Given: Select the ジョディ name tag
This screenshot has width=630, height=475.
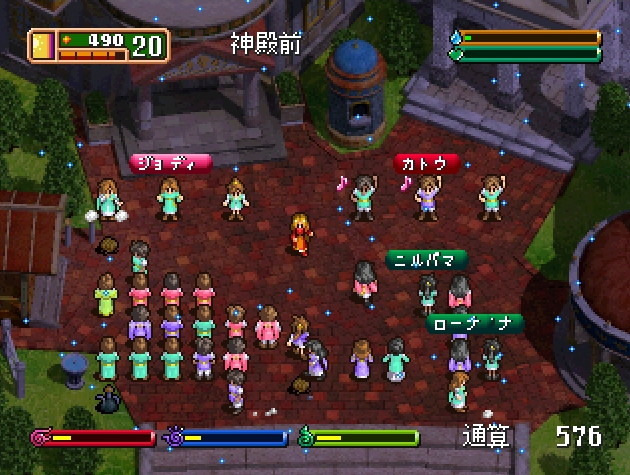Looking at the screenshot, I should pos(170,162).
